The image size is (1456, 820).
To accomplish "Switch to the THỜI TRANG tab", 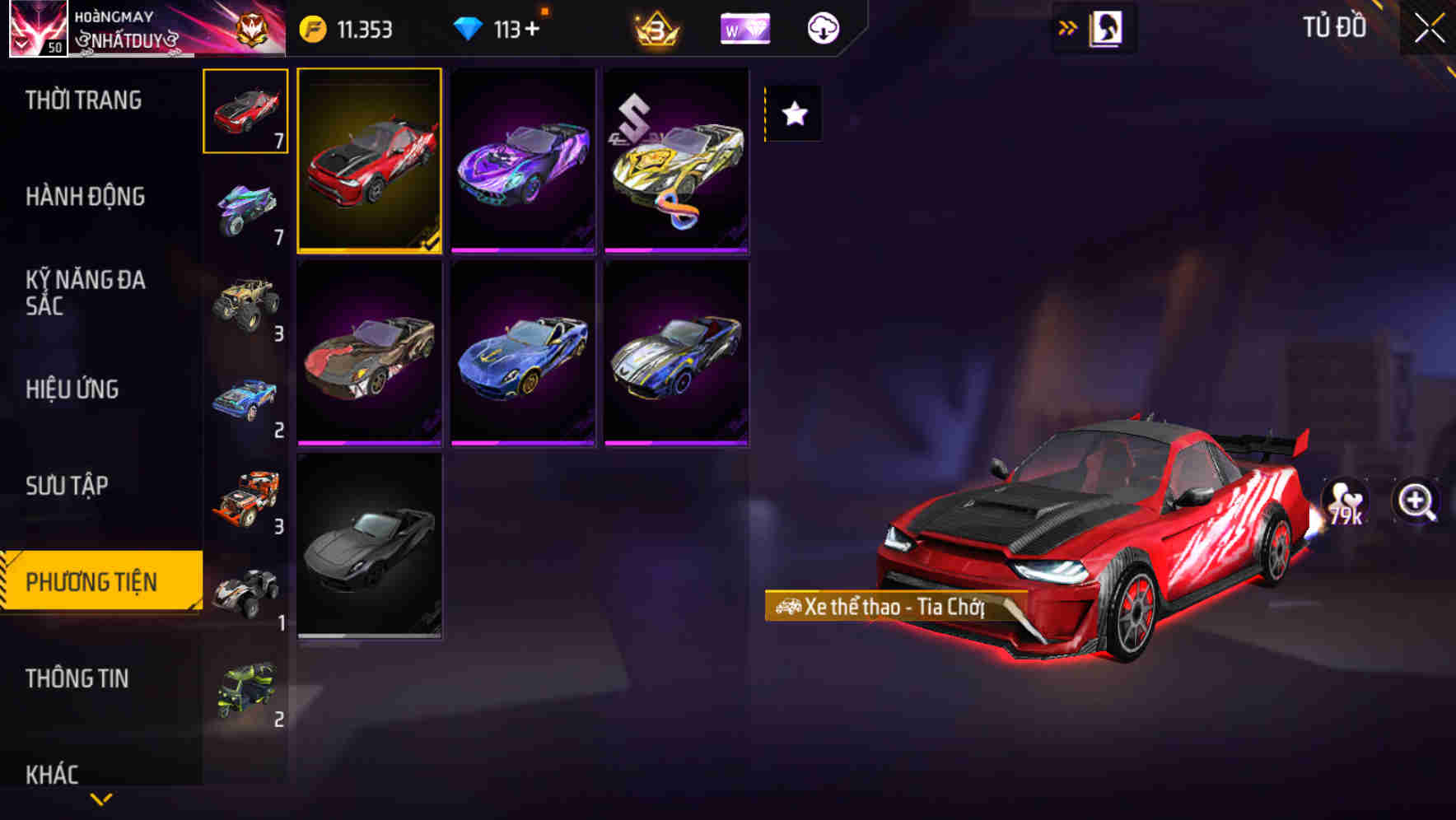I will point(82,100).
